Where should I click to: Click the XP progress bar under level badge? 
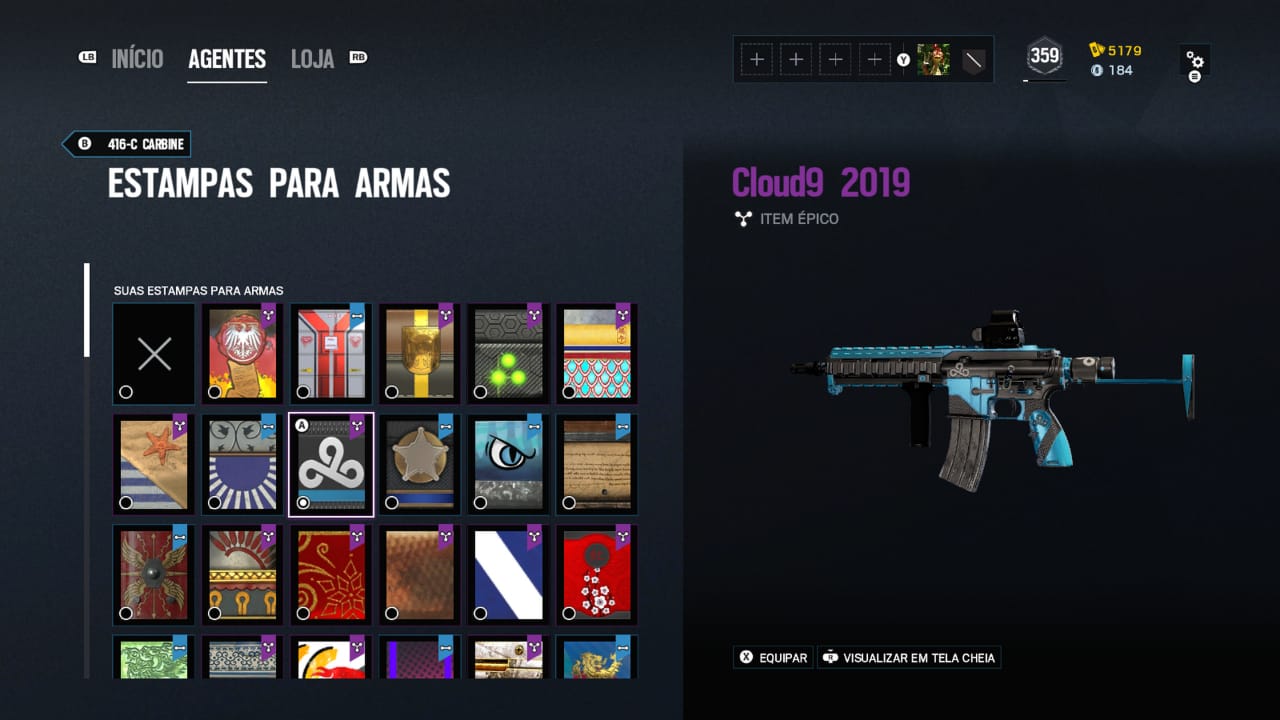1044,81
